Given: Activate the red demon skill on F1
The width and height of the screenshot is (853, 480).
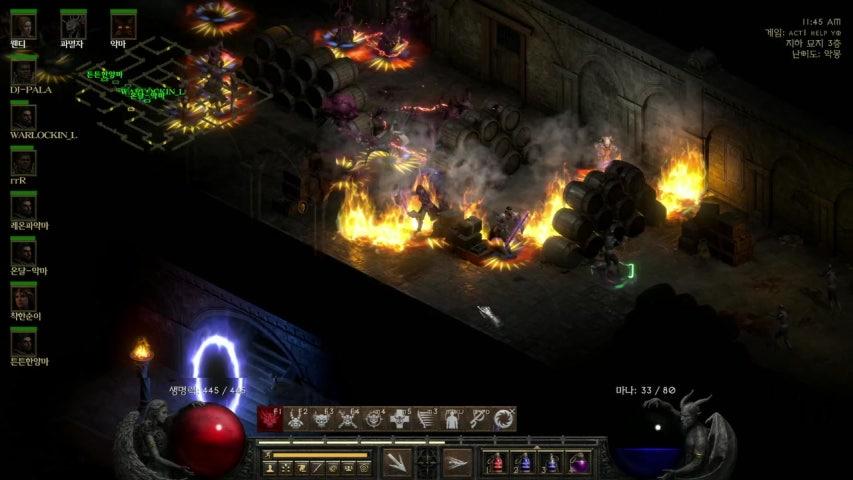Looking at the screenshot, I should [x=269, y=419].
